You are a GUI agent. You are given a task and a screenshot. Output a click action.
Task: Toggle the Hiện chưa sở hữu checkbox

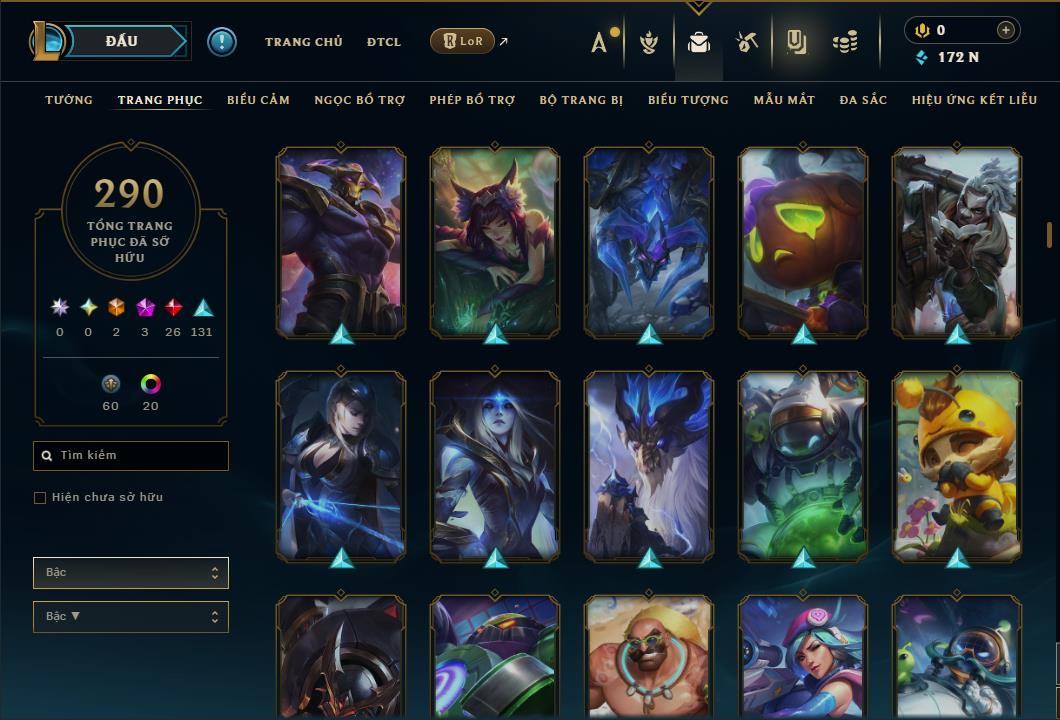[x=40, y=498]
